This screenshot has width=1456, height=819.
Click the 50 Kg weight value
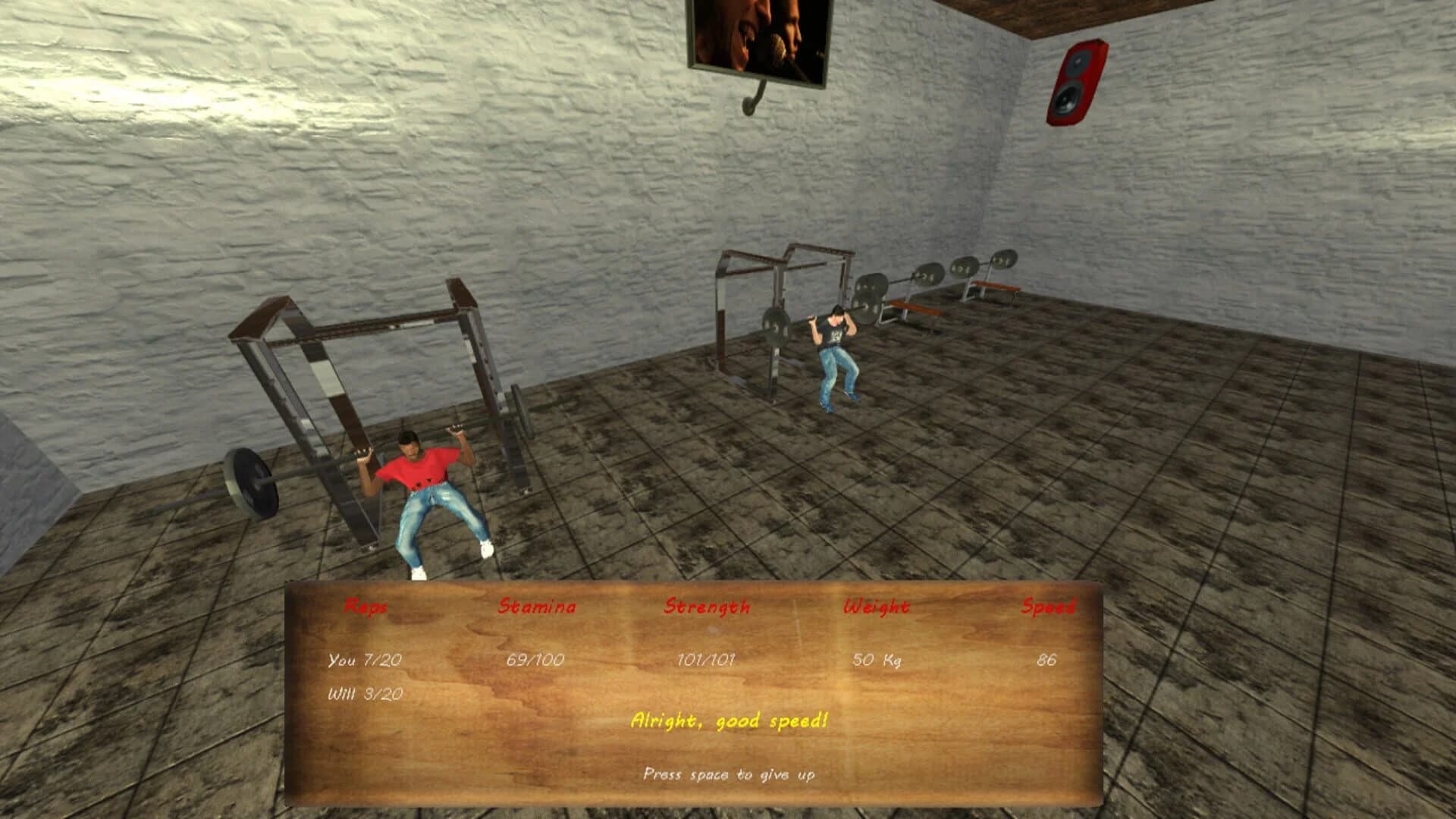878,660
